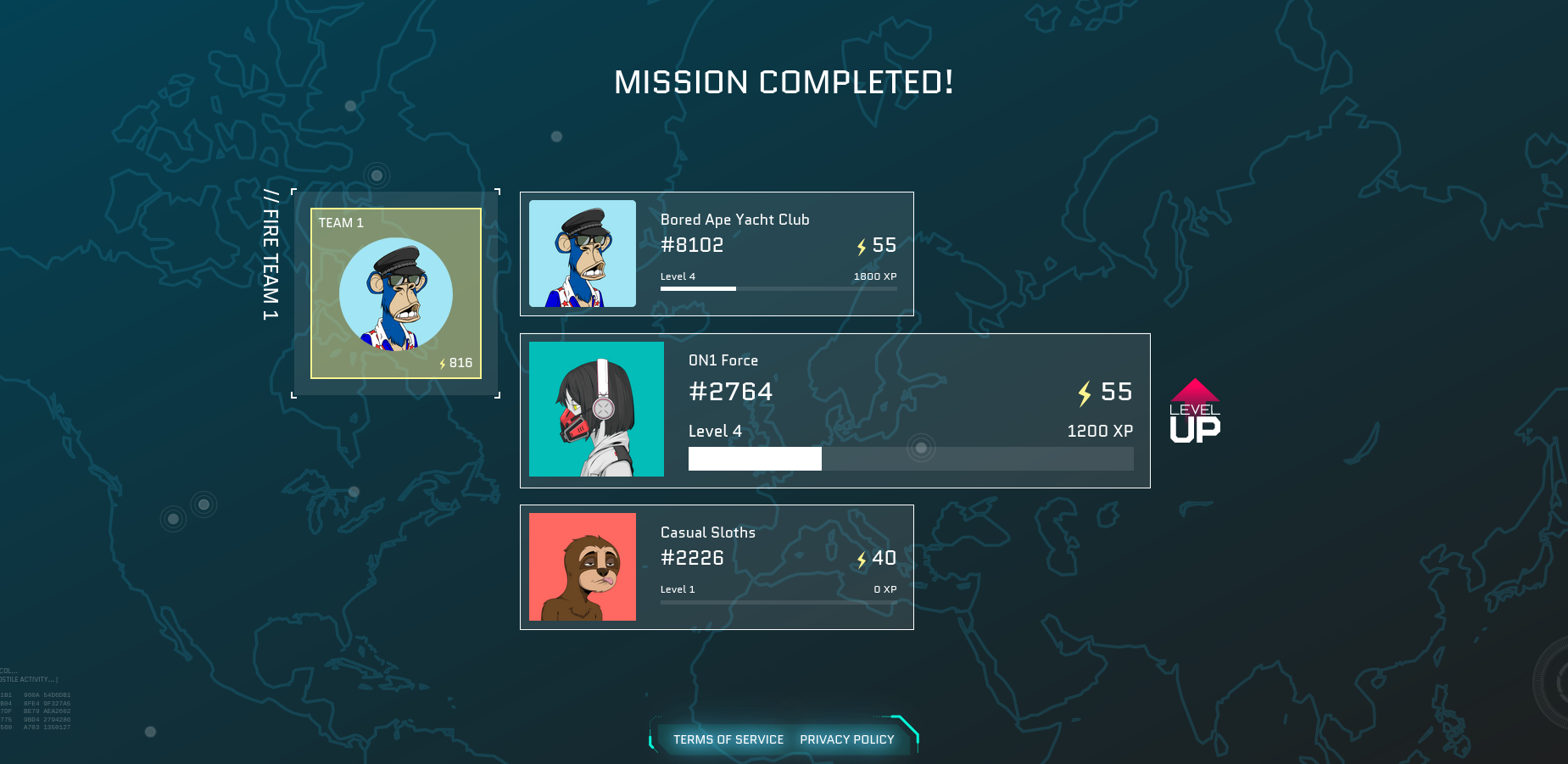This screenshot has width=1568, height=764.
Task: Click the lightning bolt showing 816 on Team 1
Action: [444, 363]
